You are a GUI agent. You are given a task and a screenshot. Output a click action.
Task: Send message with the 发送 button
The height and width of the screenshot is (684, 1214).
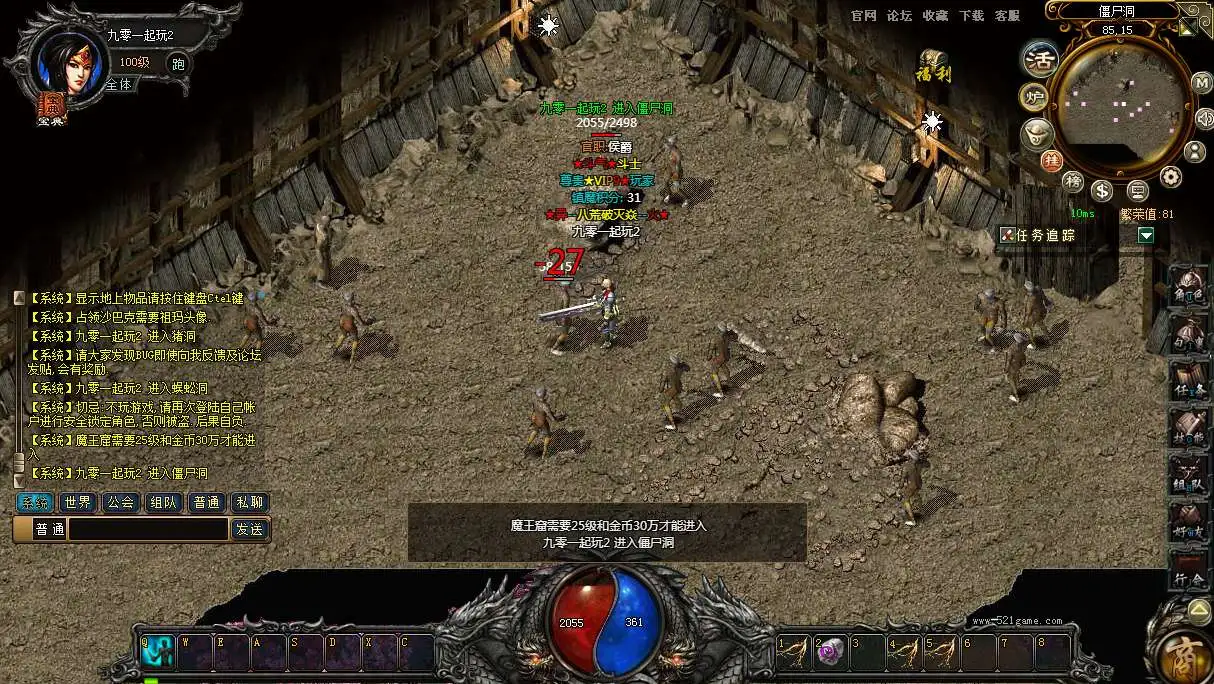[x=249, y=529]
